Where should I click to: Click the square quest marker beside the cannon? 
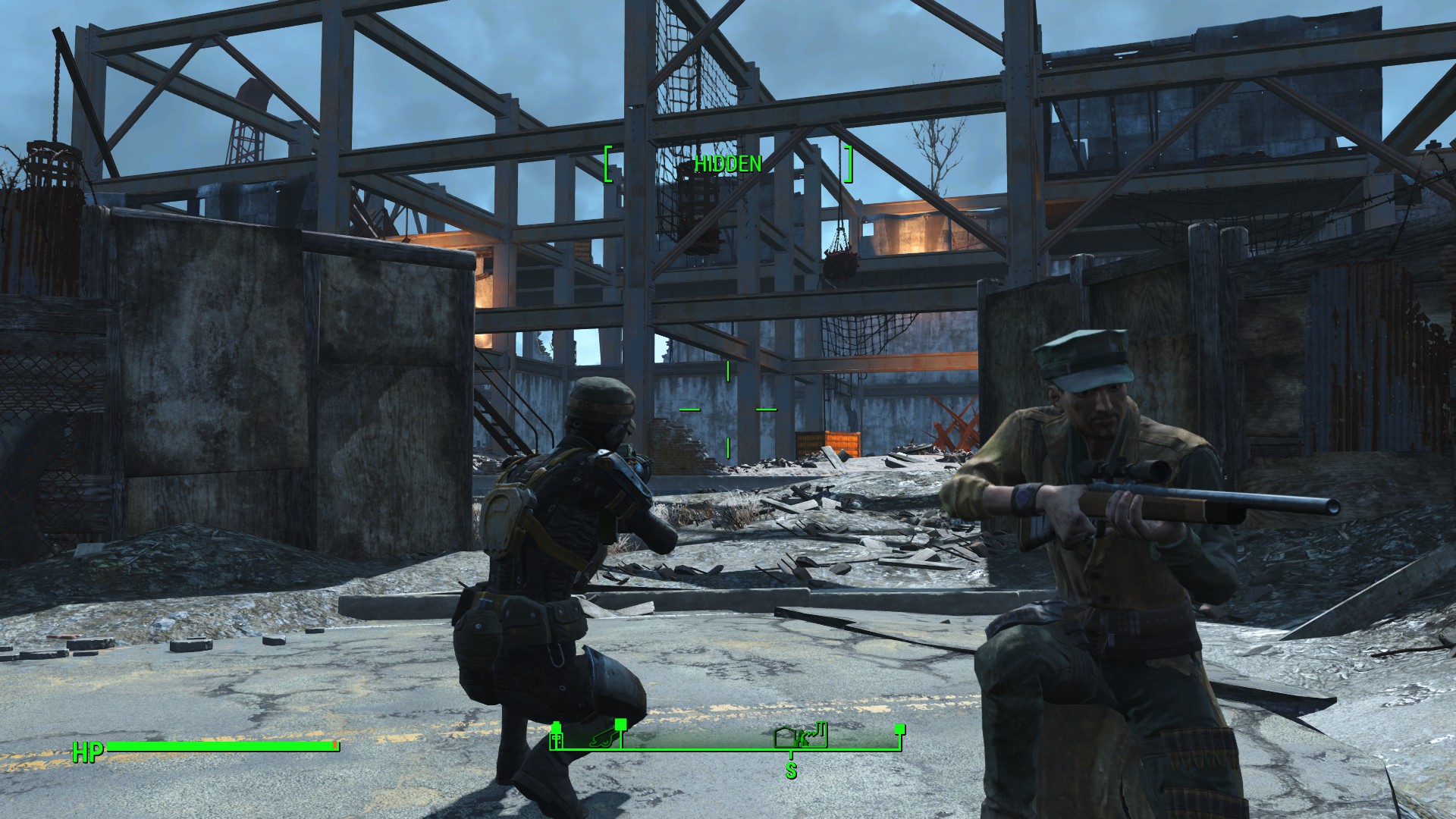pyautogui.click(x=621, y=725)
